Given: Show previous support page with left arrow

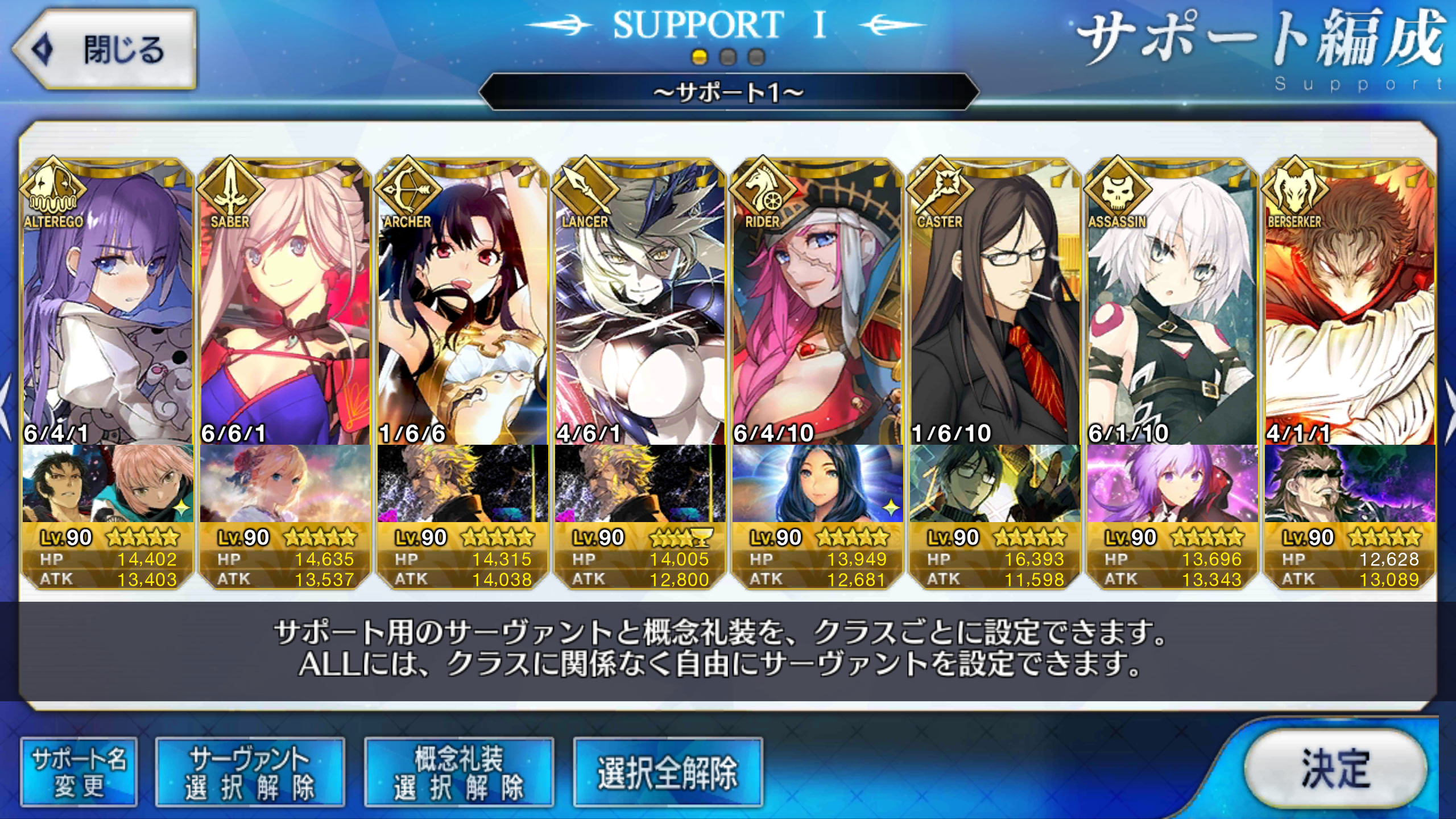Looking at the screenshot, I should tap(6, 407).
